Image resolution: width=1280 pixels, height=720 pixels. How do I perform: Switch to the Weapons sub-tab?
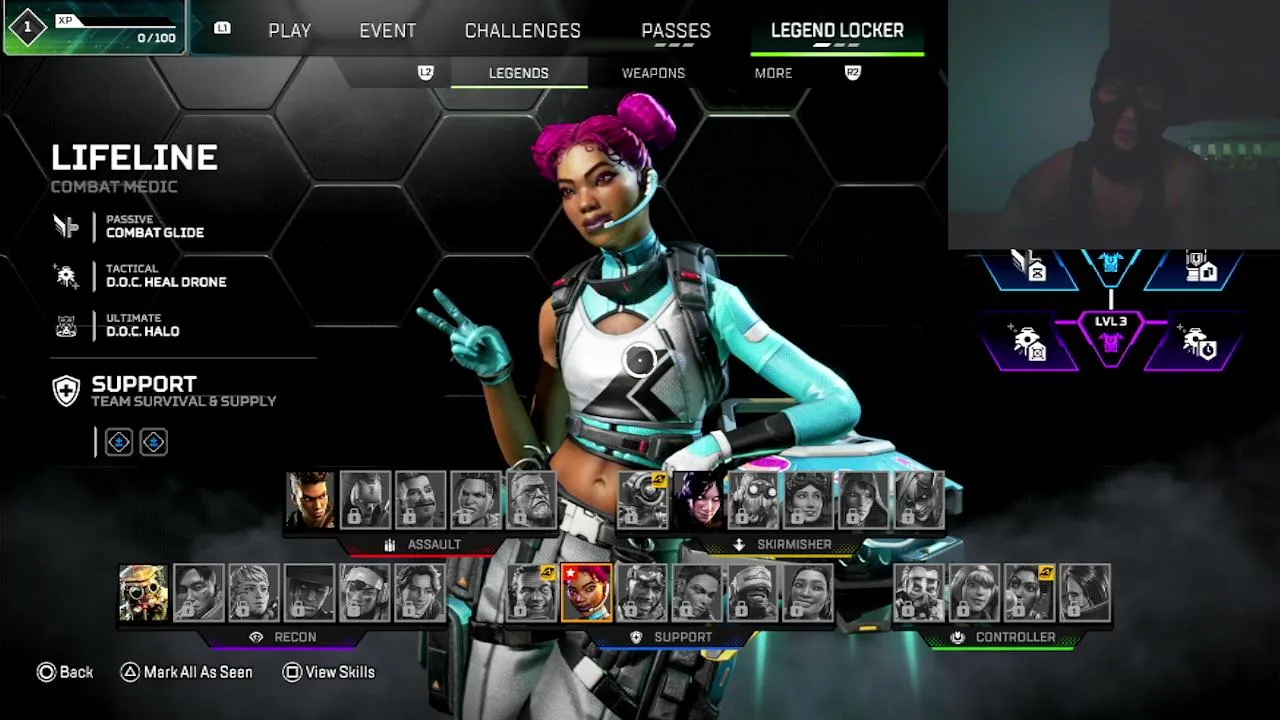(653, 73)
